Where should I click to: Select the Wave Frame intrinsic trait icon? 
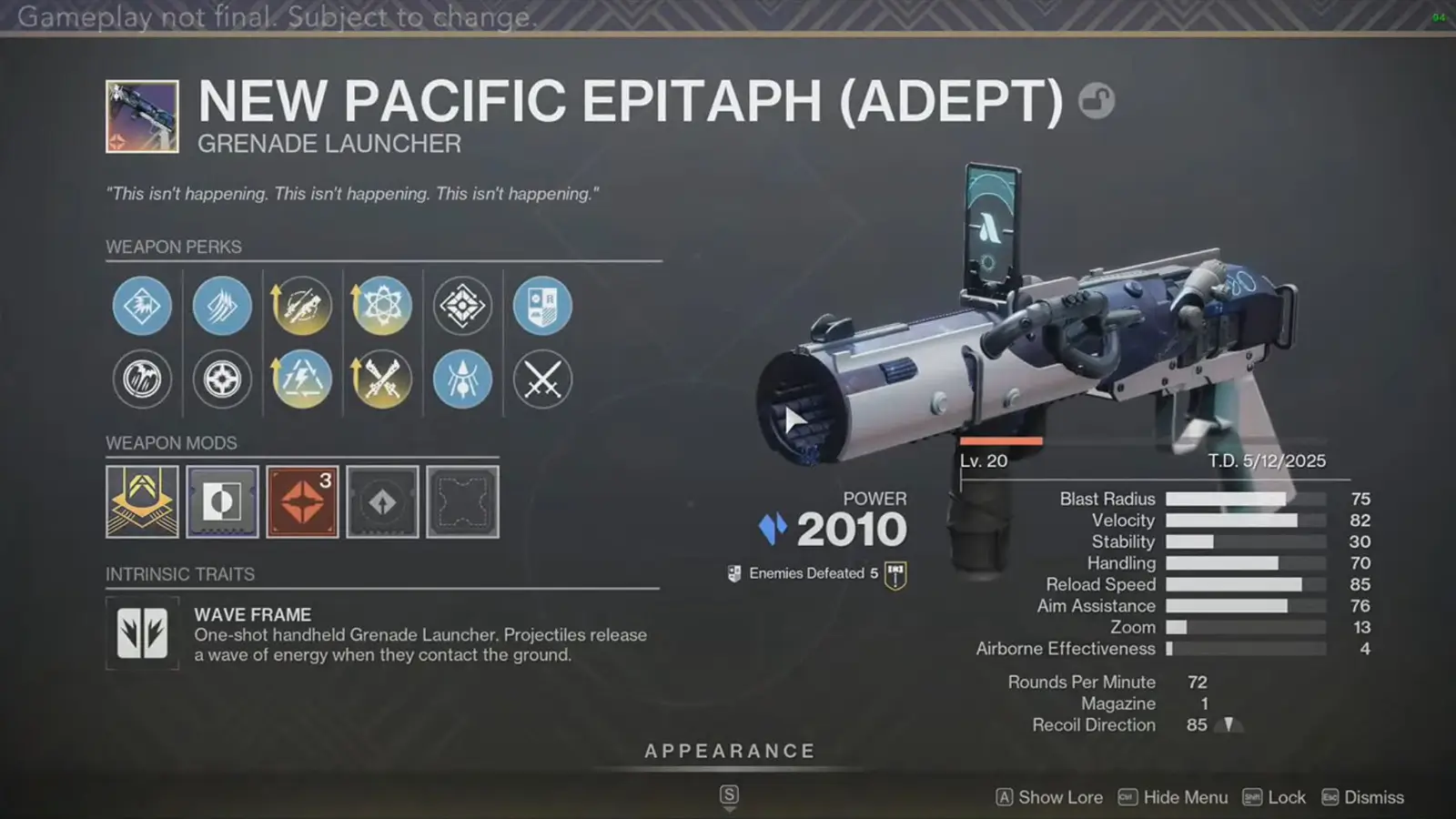pos(142,633)
